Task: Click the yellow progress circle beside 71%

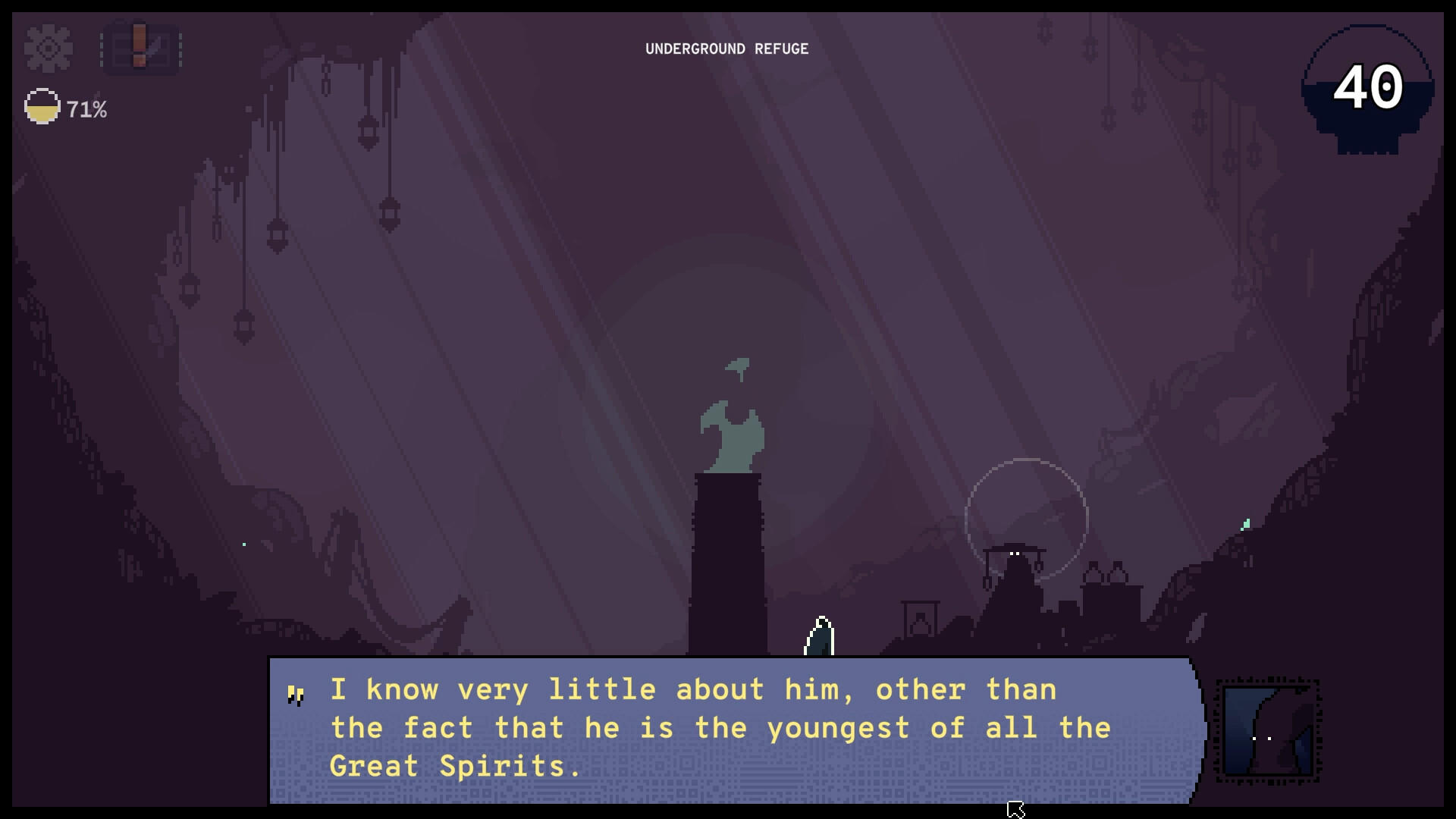Action: point(42,106)
